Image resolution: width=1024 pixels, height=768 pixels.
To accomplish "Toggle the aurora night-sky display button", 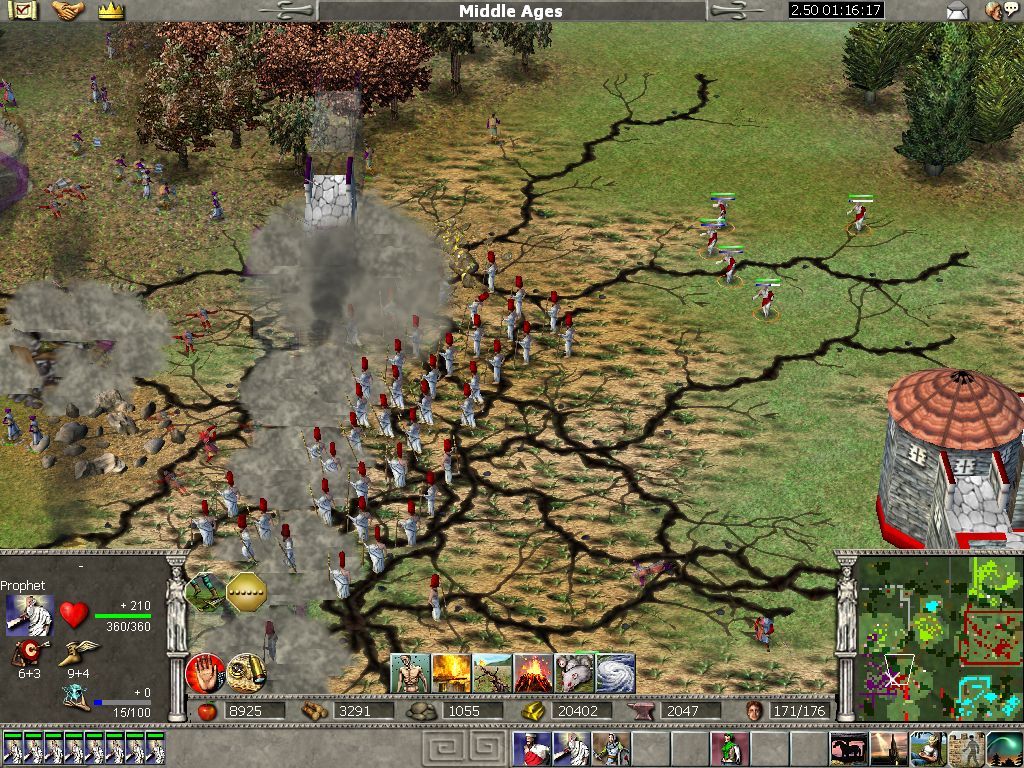I will coord(1004,748).
